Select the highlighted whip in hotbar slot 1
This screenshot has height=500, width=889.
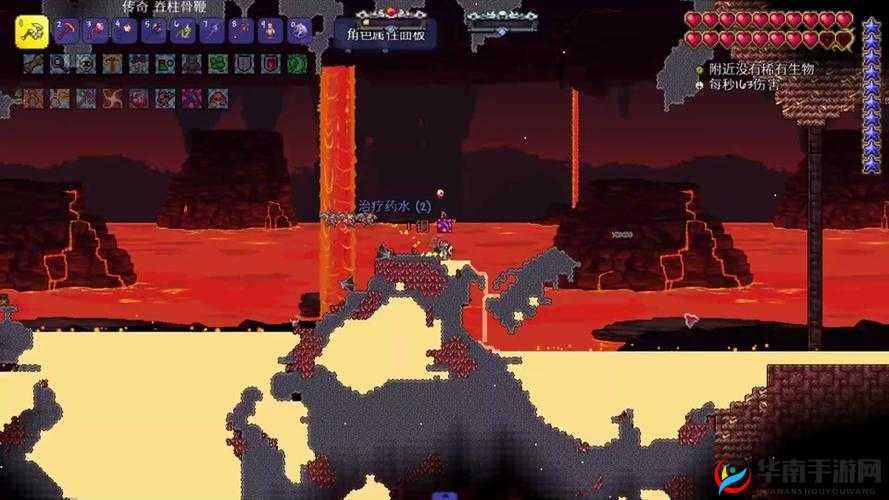pos(32,32)
